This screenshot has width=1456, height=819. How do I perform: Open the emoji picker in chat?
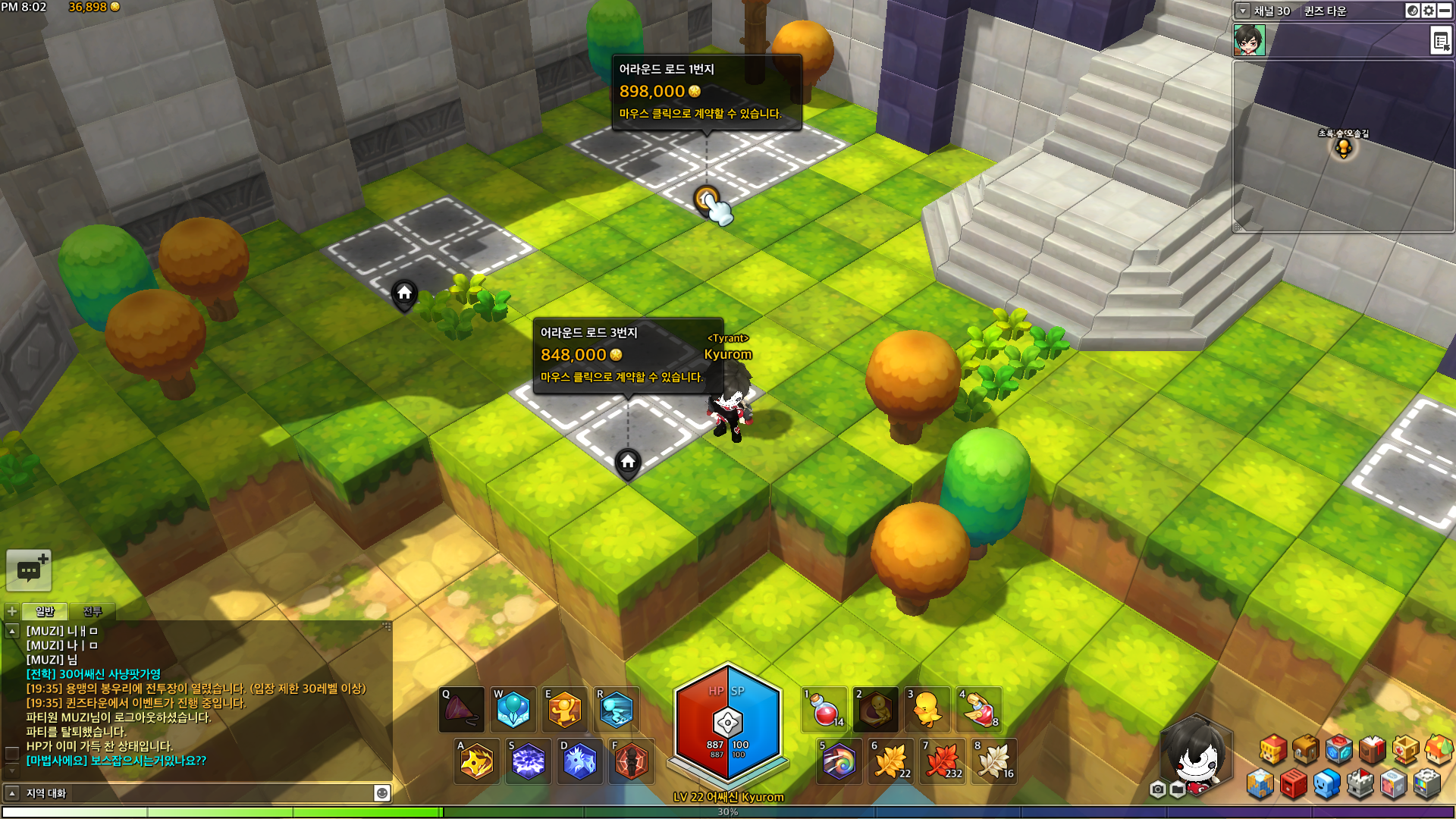(x=382, y=793)
